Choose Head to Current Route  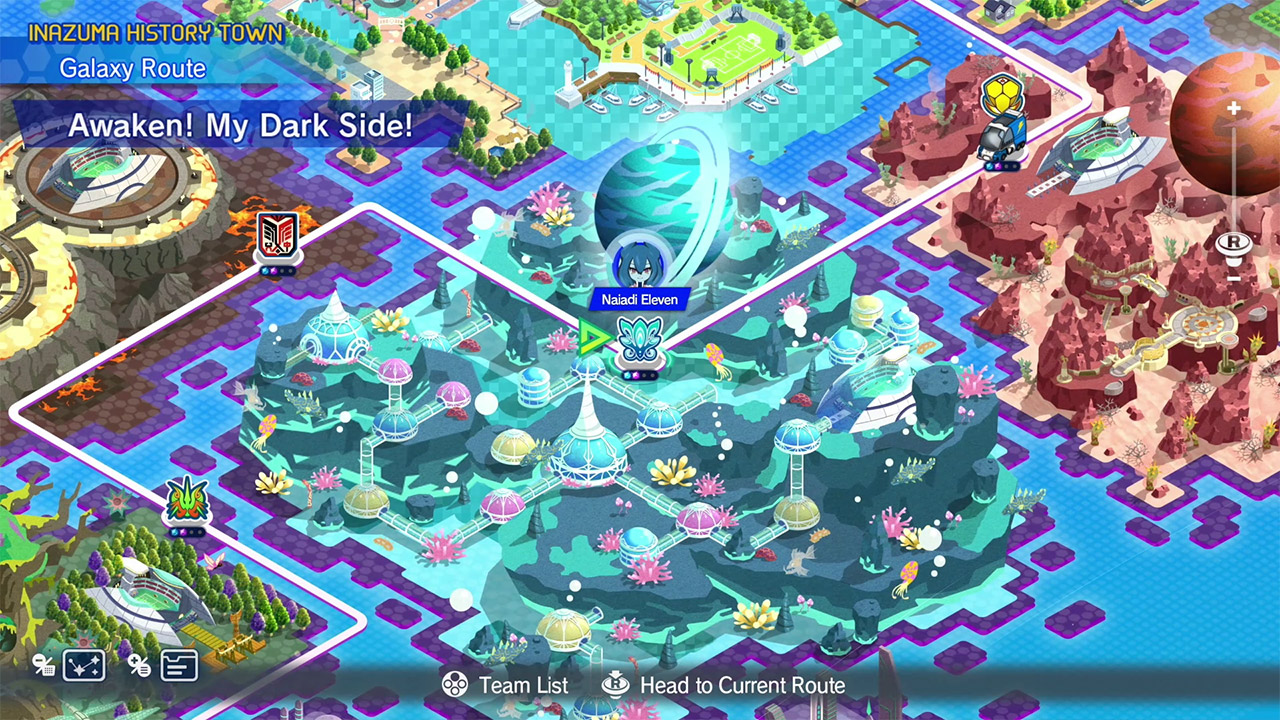click(724, 685)
